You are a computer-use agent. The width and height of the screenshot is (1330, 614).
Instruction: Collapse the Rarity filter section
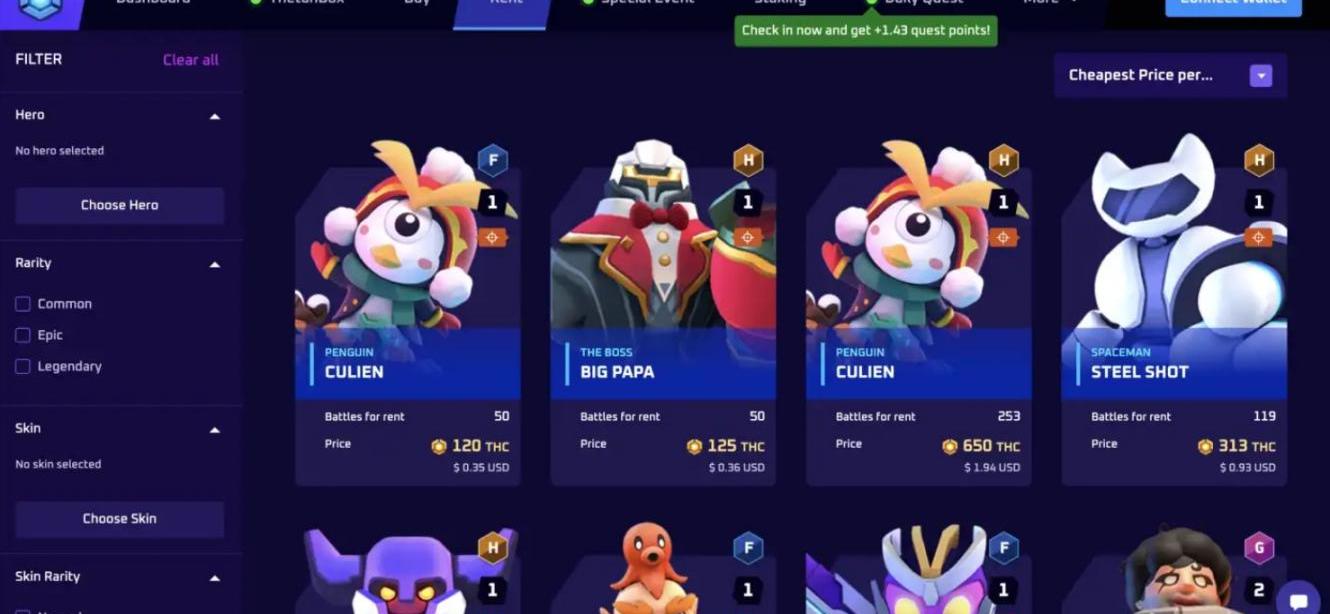click(214, 264)
